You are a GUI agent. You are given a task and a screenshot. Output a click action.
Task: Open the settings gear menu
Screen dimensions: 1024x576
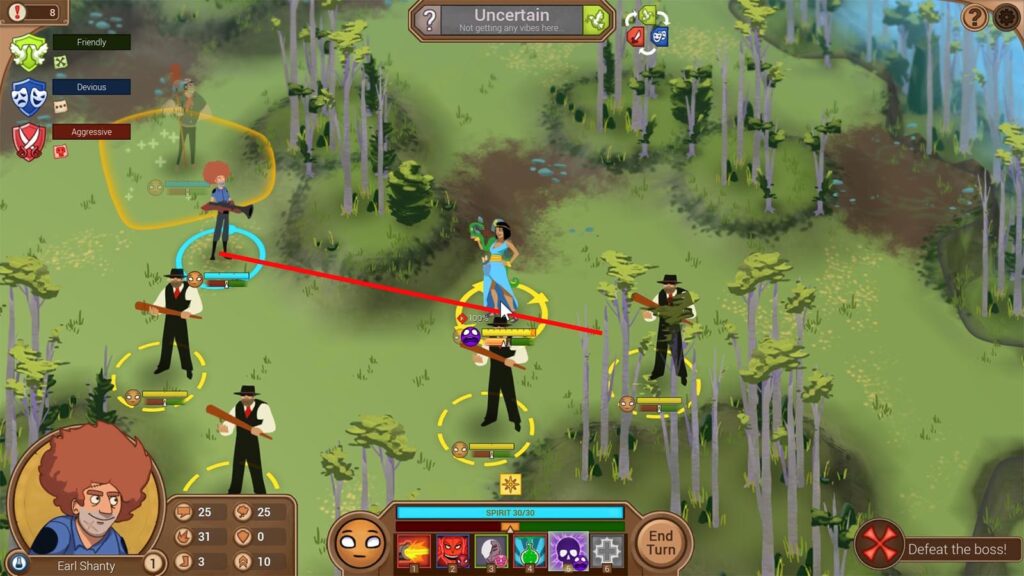(x=1007, y=17)
